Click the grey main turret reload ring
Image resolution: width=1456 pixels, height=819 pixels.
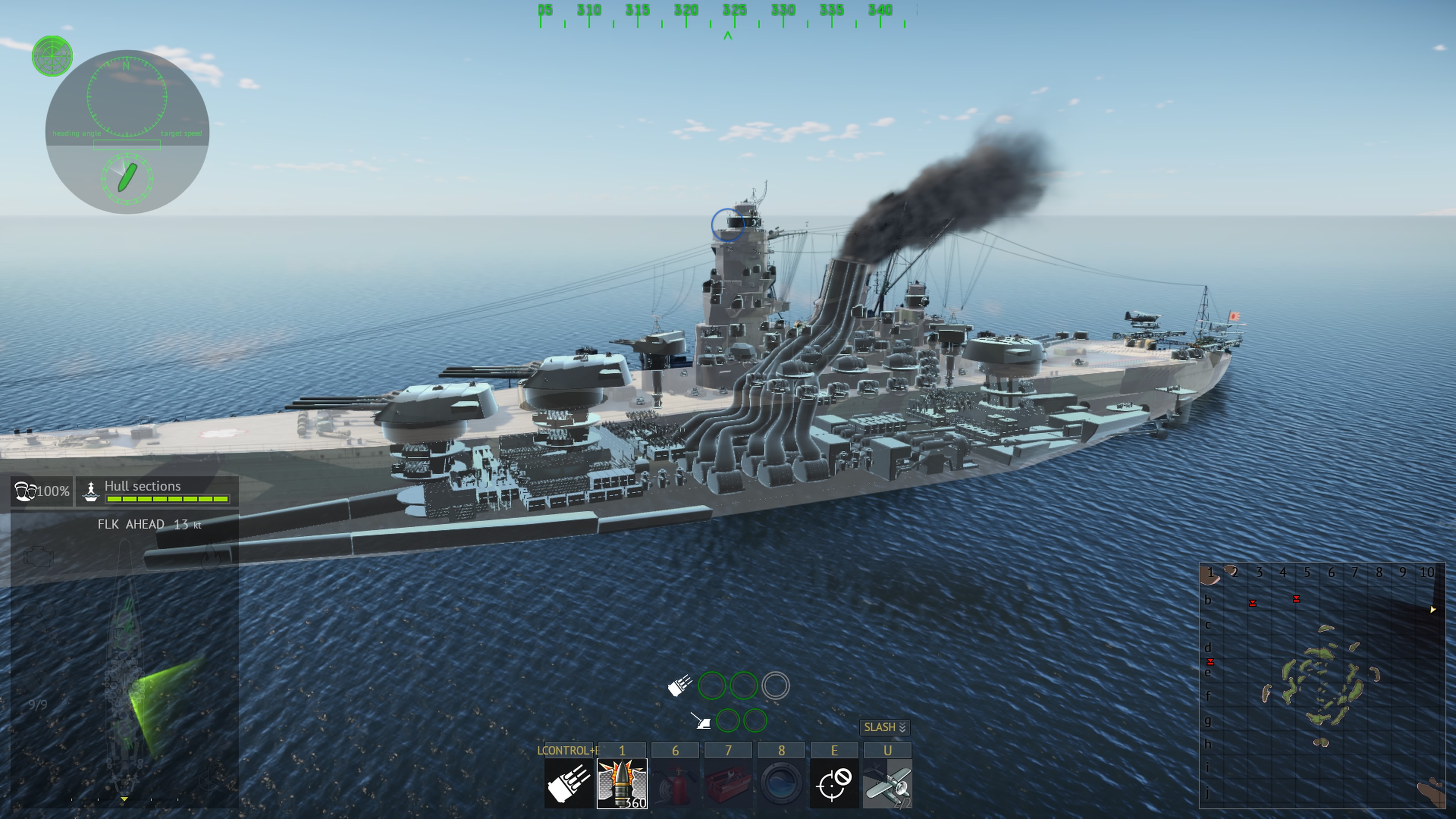point(775,686)
